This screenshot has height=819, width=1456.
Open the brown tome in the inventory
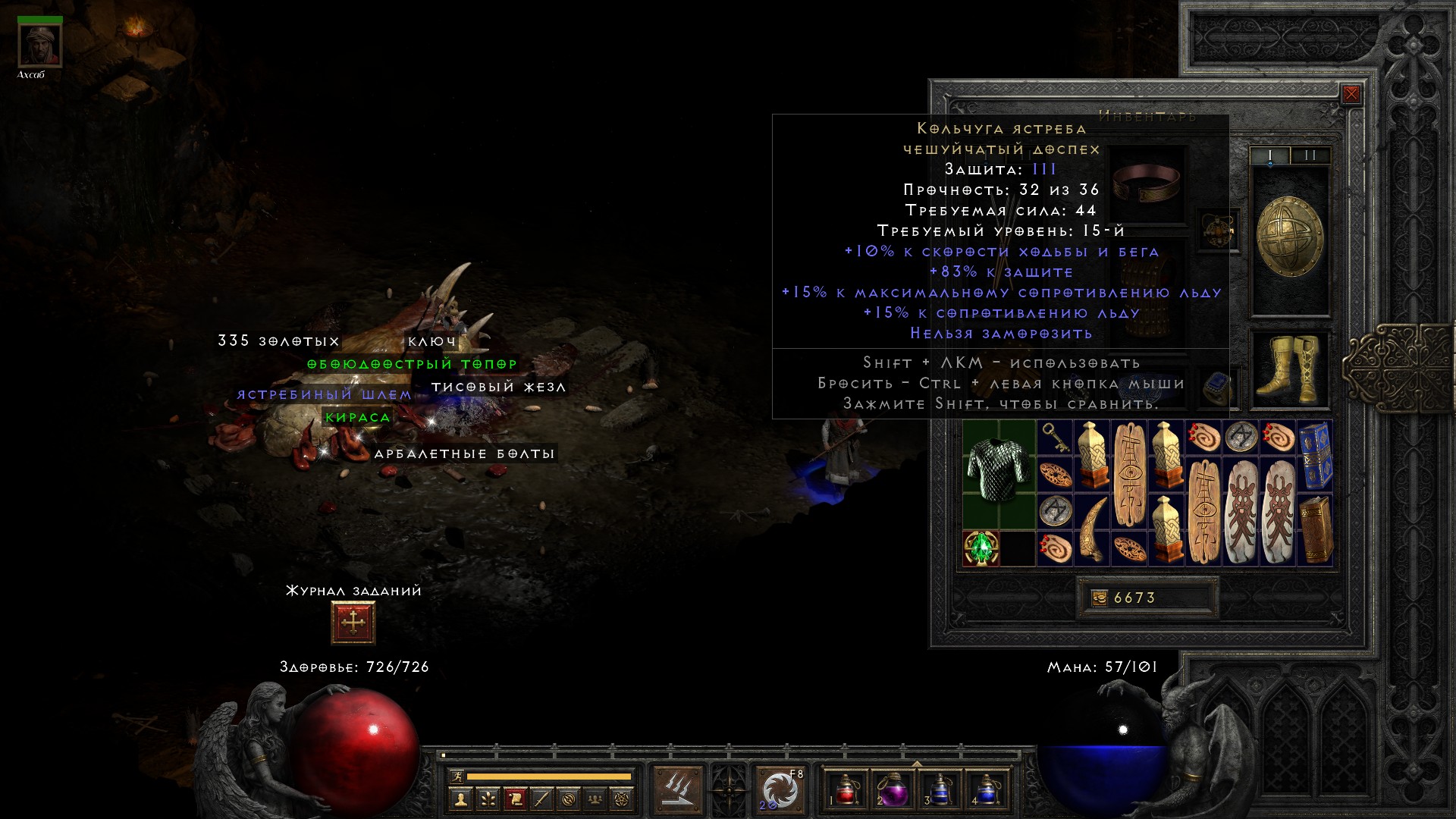click(1315, 529)
